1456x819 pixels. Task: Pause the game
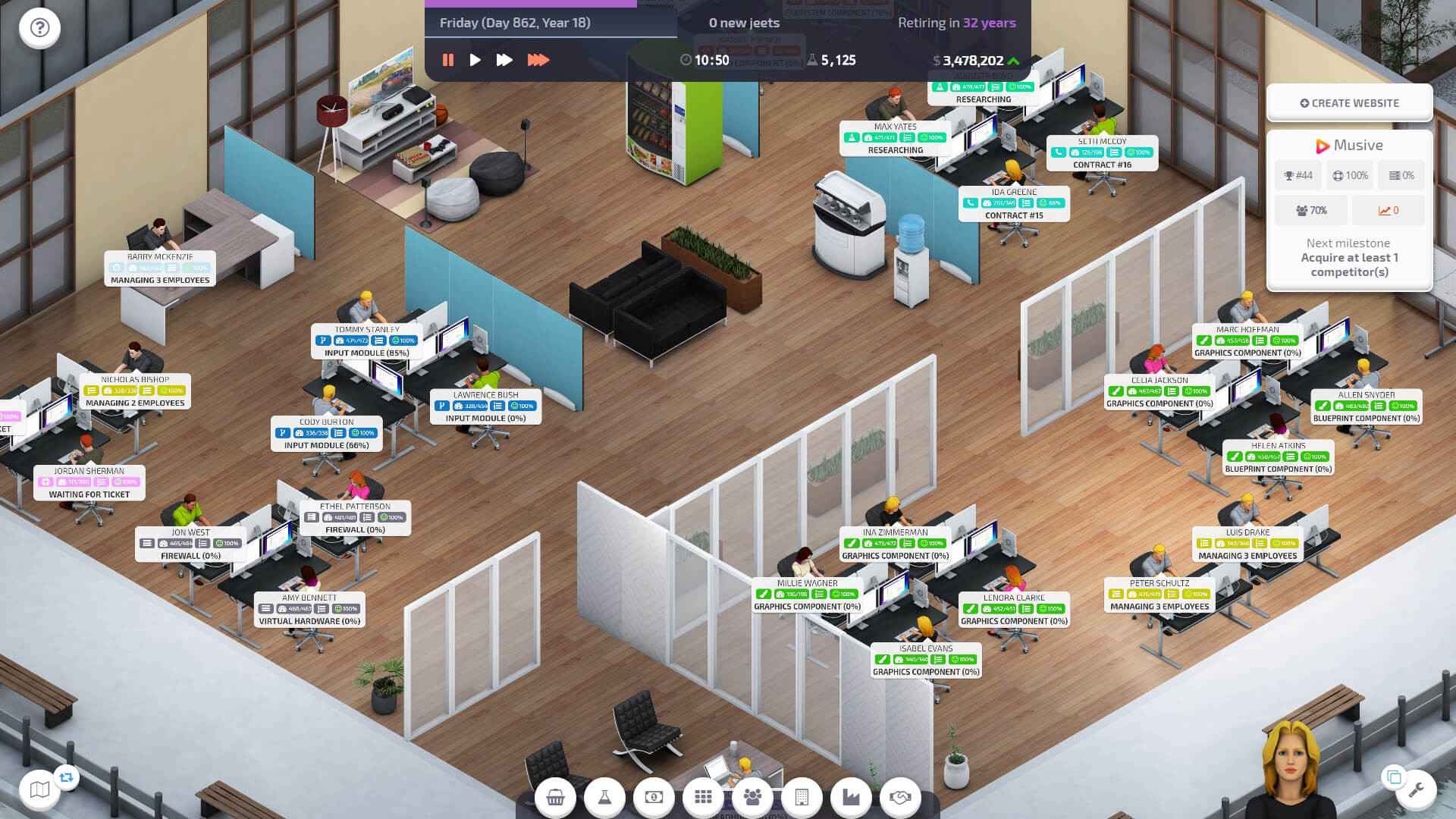tap(447, 59)
